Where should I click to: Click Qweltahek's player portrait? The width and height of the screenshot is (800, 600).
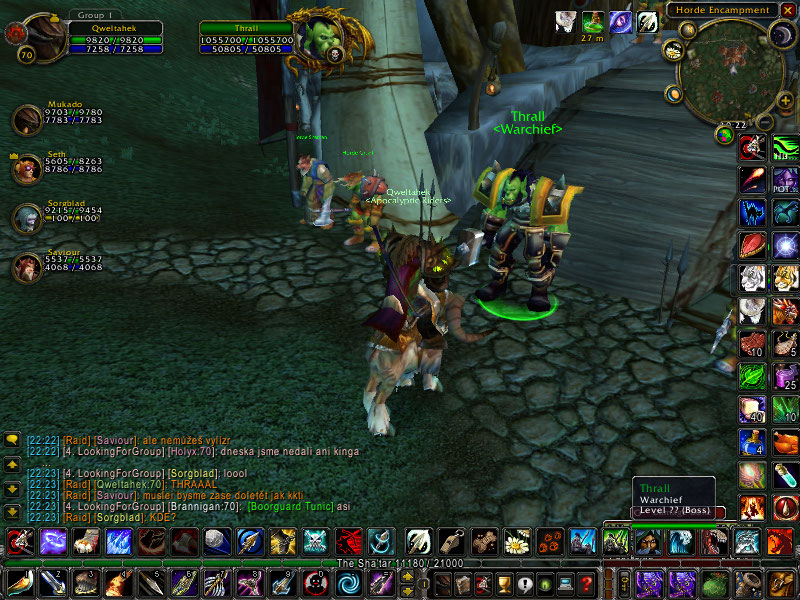(x=42, y=38)
